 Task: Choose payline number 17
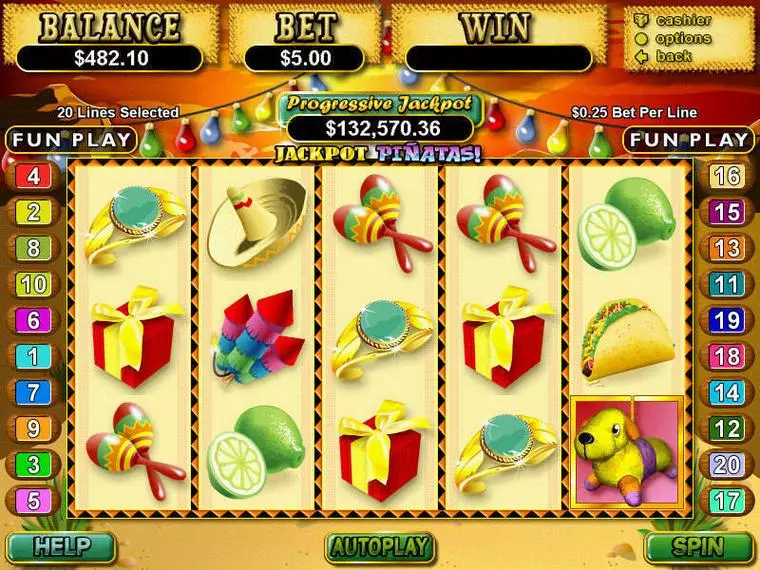[727, 500]
